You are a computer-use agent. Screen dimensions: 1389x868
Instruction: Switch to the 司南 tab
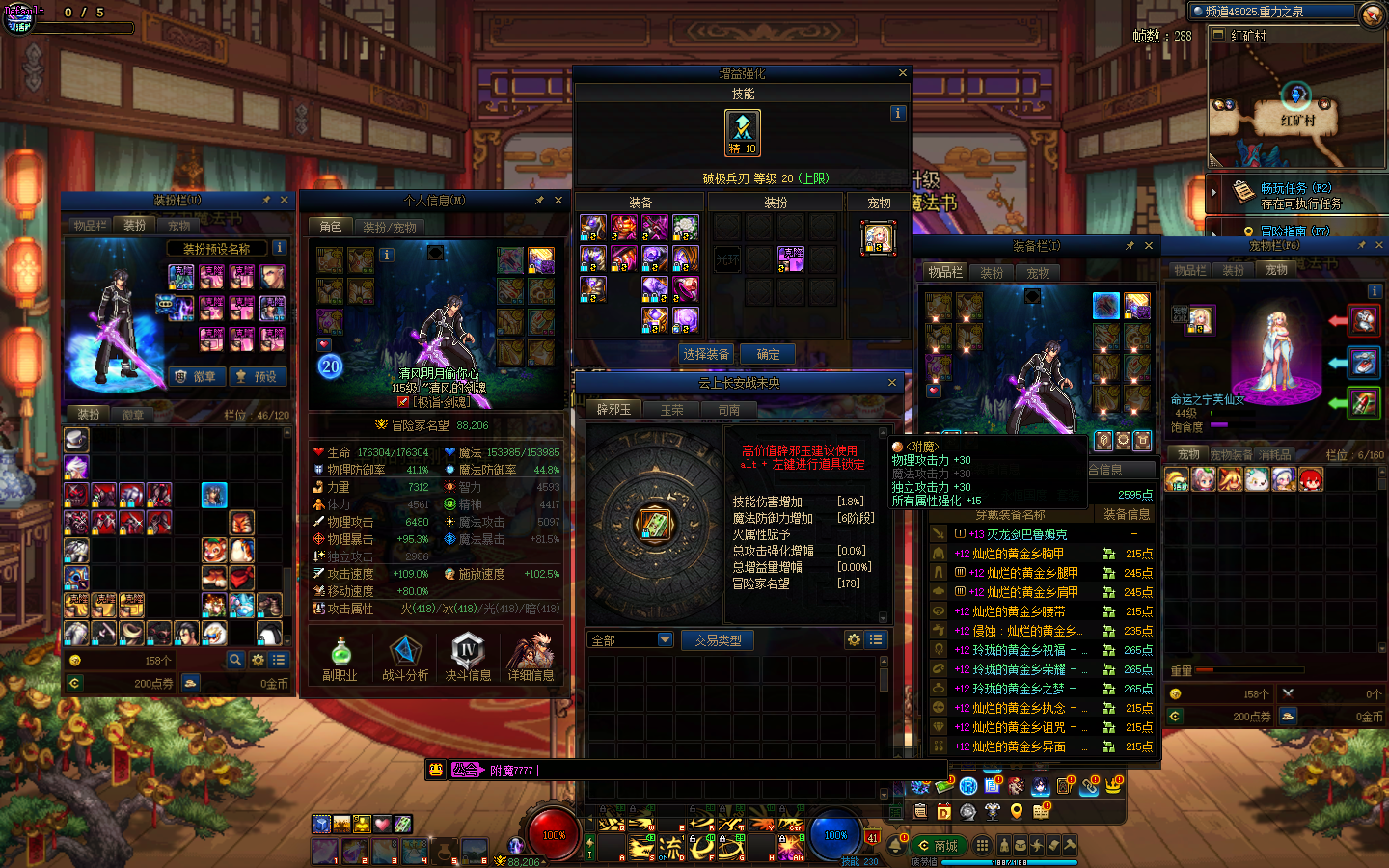[x=729, y=410]
